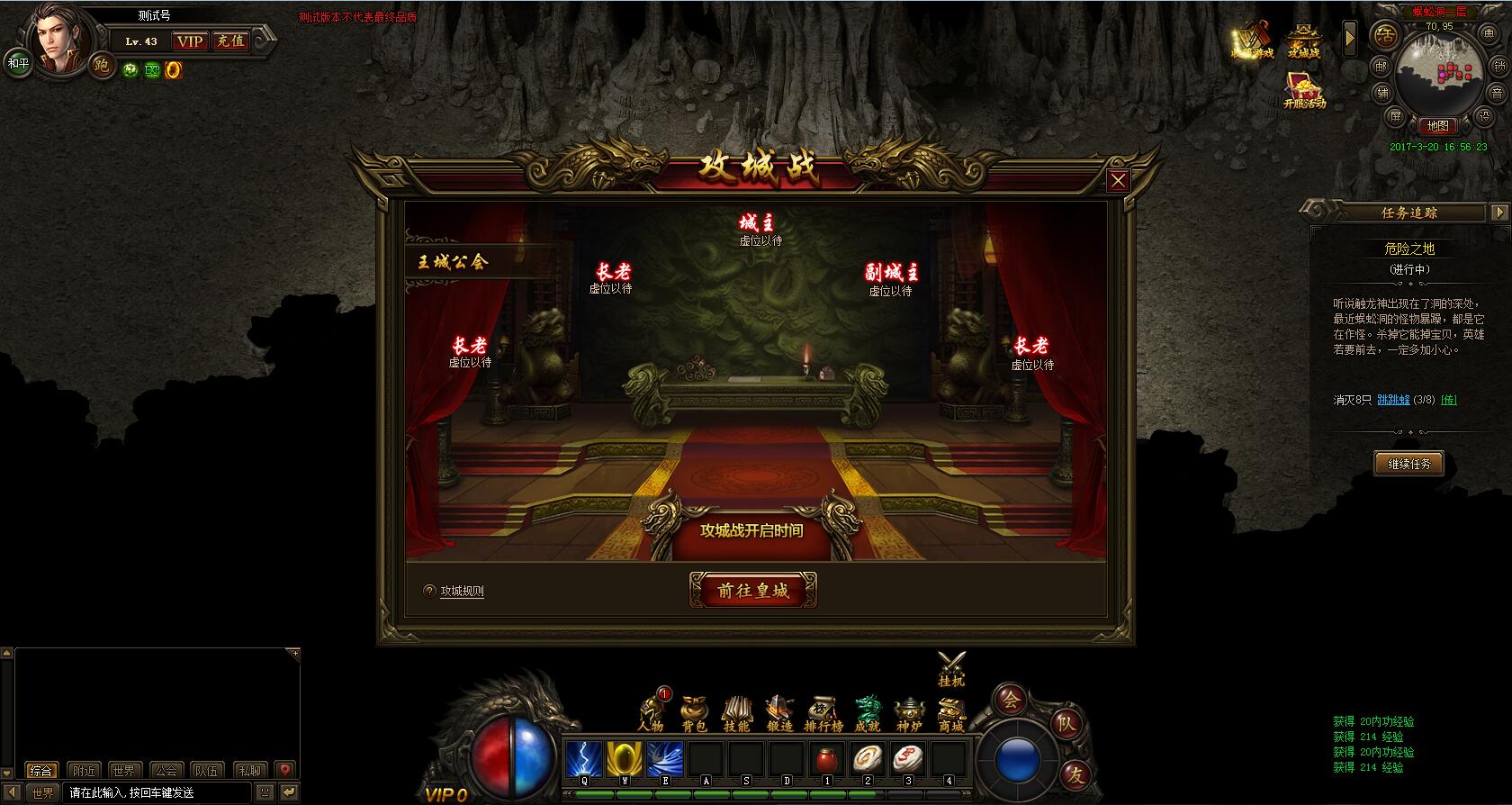
Task: Open the 人物 character menu
Action: [651, 713]
